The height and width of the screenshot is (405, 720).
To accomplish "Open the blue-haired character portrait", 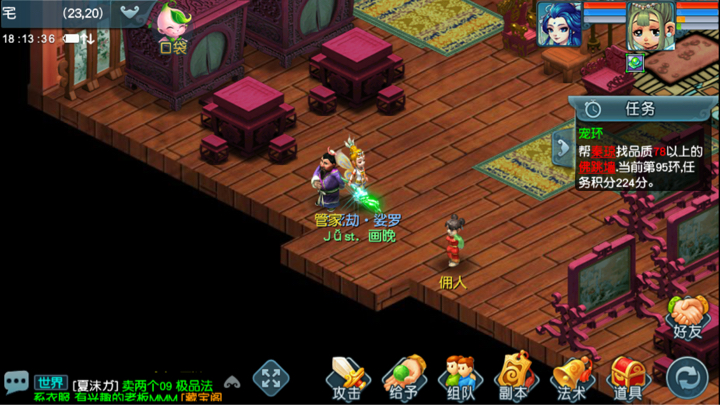I will 559,25.
